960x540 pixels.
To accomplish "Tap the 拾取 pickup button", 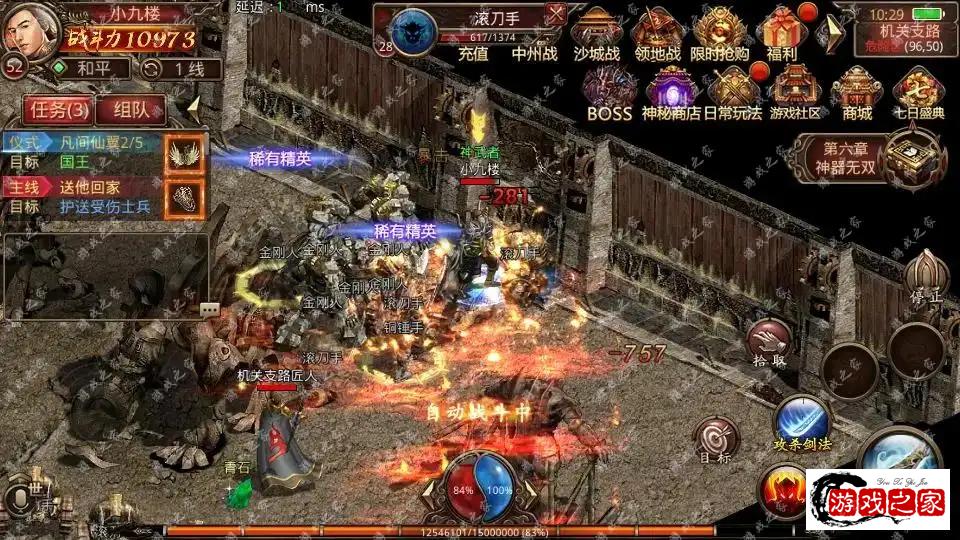I will click(x=771, y=341).
